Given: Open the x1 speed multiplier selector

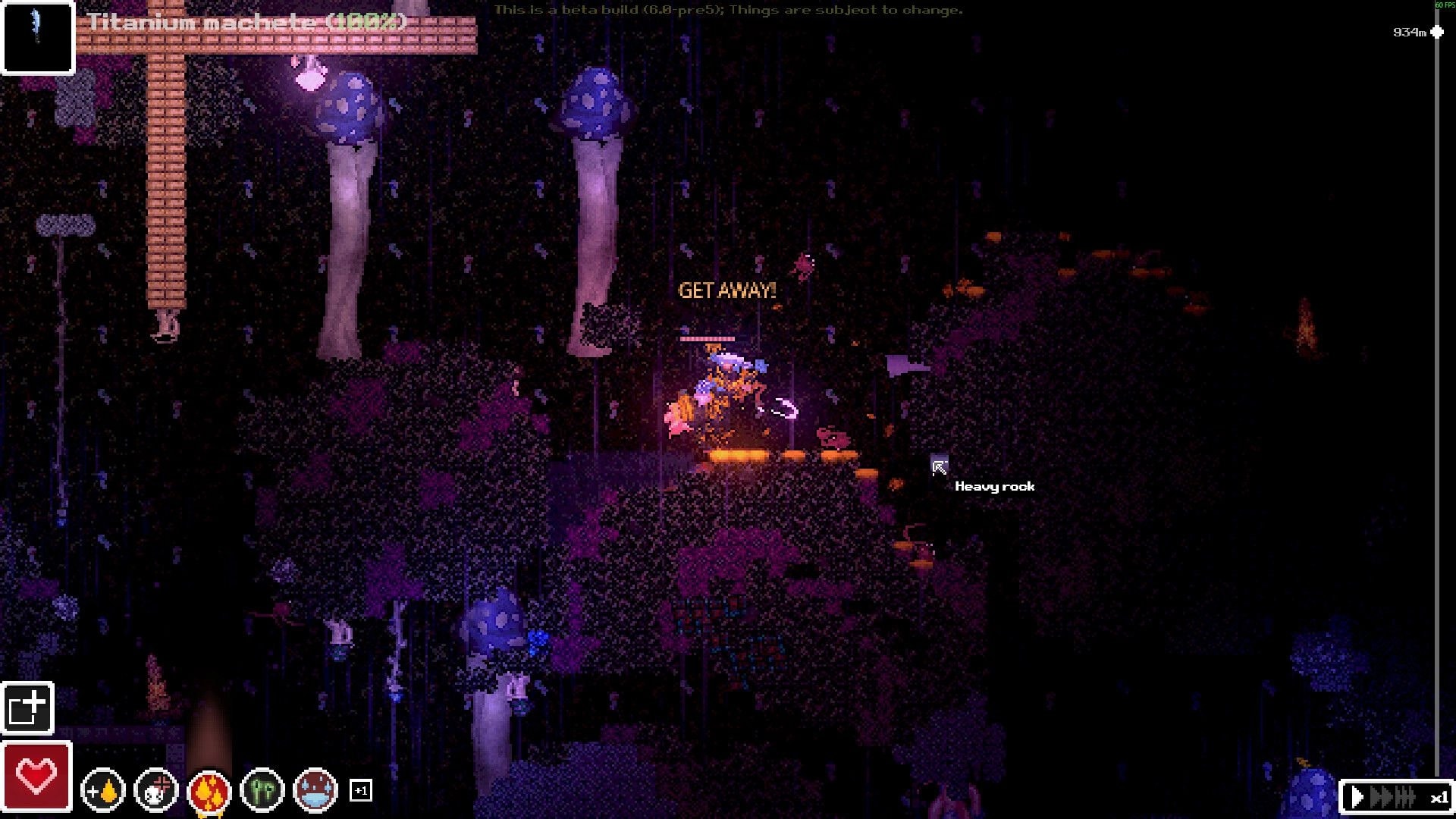Looking at the screenshot, I should [x=1437, y=797].
